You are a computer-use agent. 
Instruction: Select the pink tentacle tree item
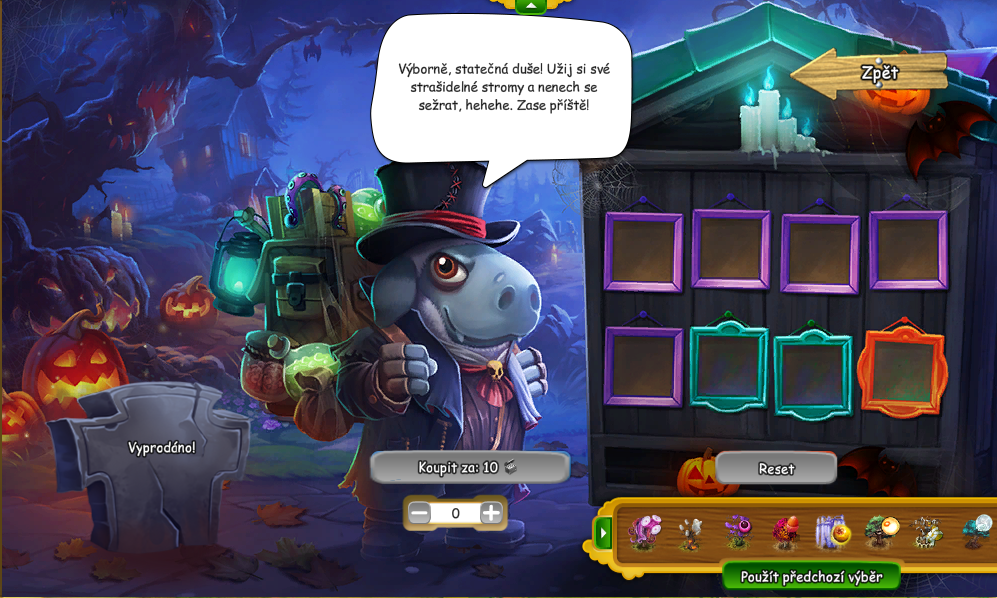(x=645, y=531)
